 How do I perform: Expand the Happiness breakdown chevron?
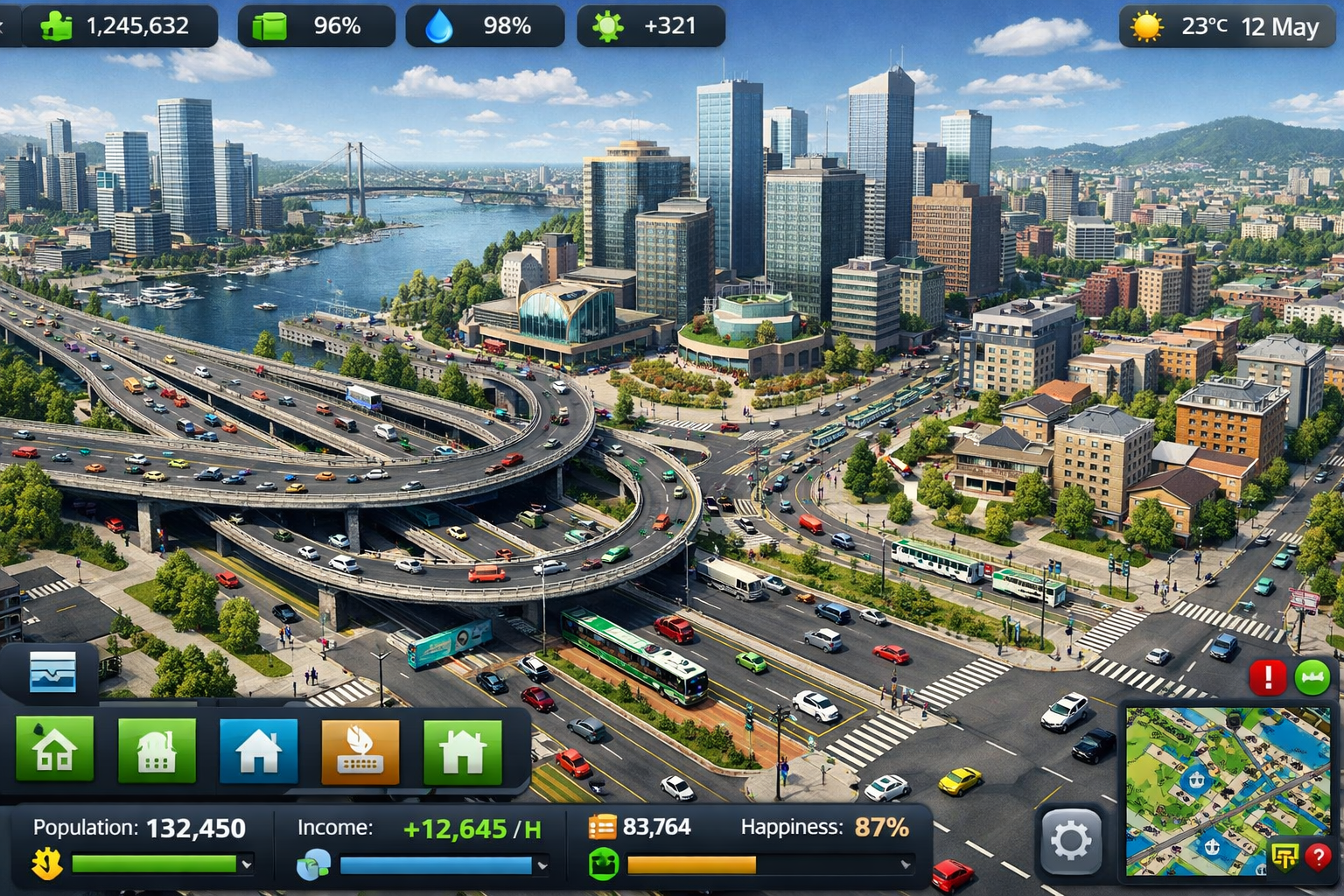pyautogui.click(x=904, y=864)
